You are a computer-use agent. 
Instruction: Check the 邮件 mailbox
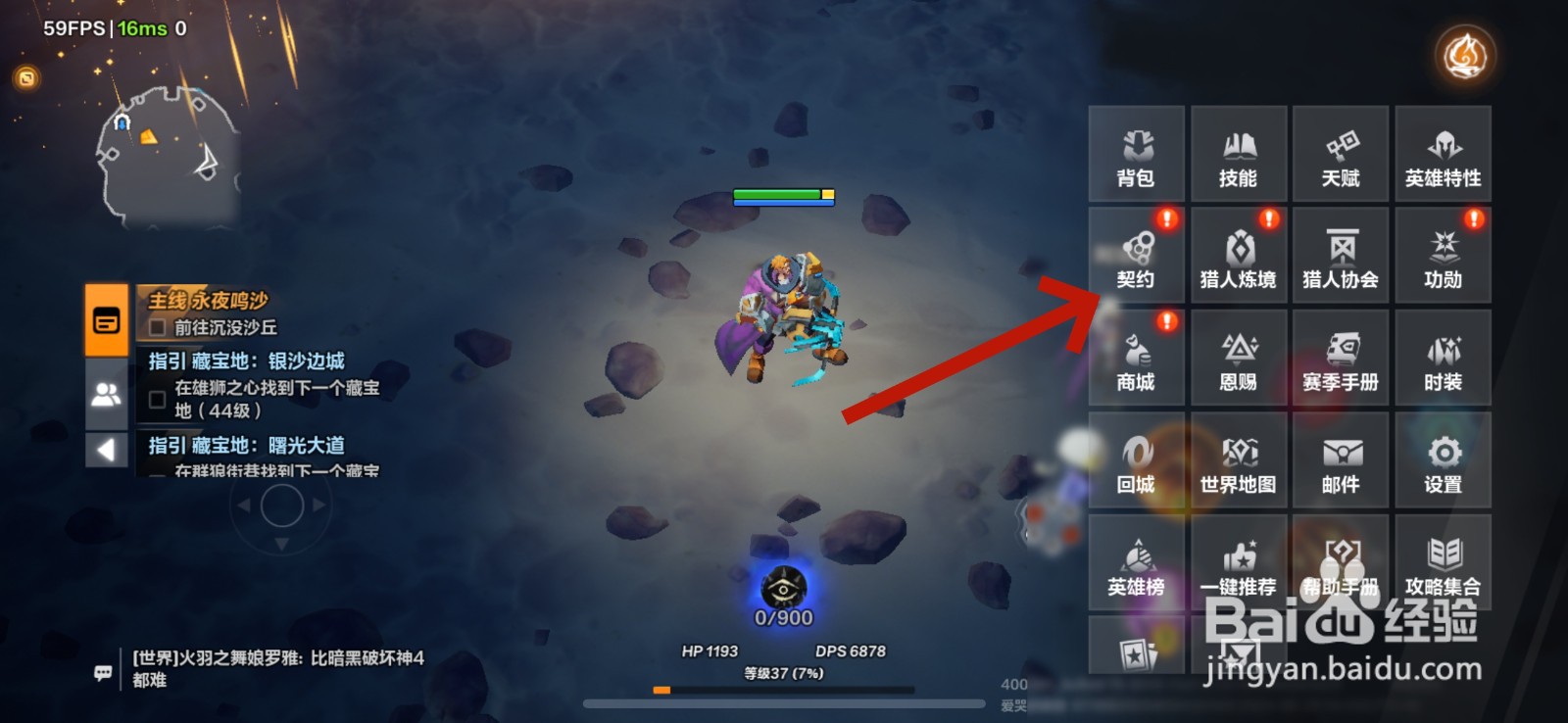(x=1340, y=460)
